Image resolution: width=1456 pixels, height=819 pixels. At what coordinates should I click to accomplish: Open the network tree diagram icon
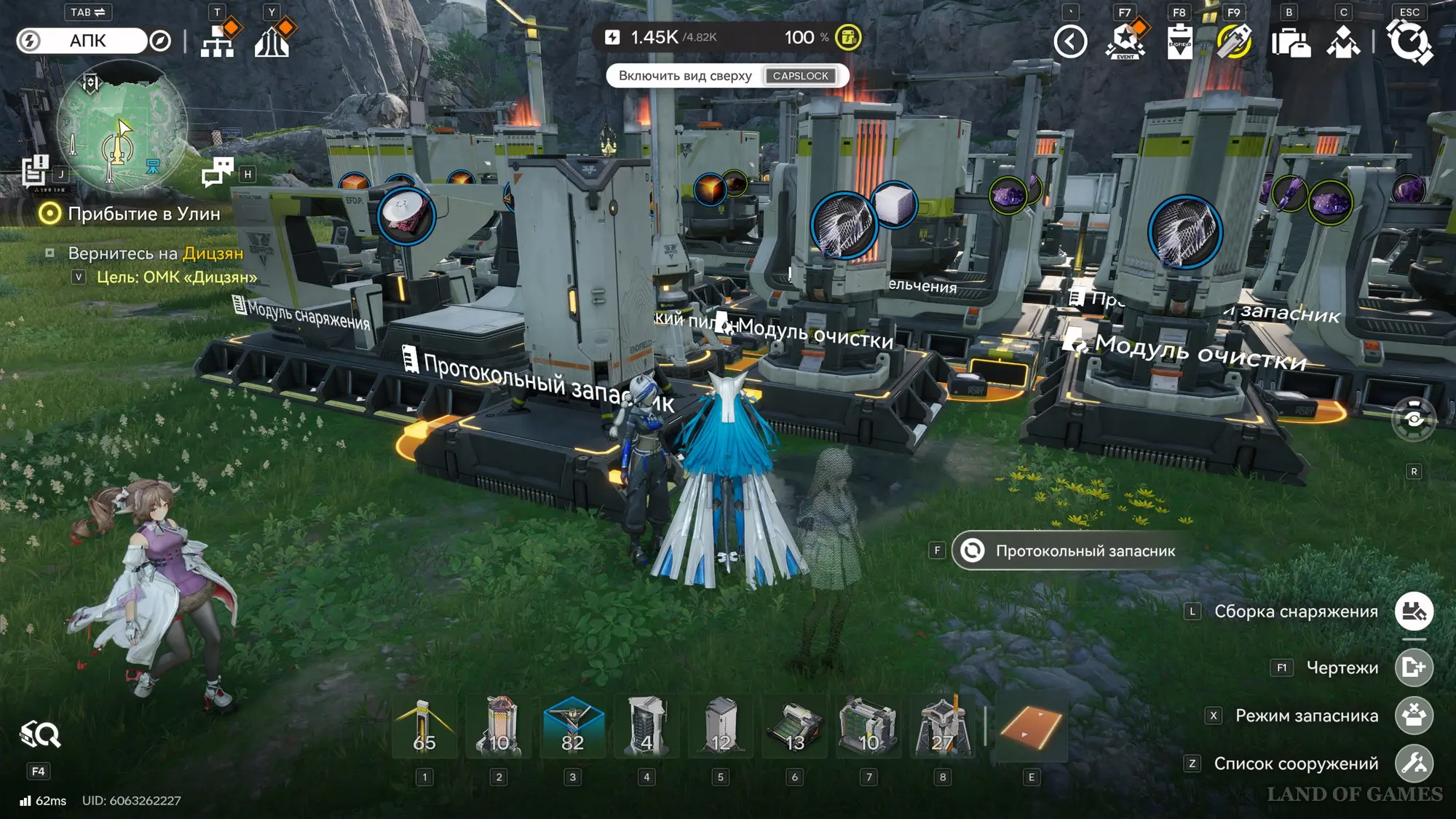click(218, 41)
